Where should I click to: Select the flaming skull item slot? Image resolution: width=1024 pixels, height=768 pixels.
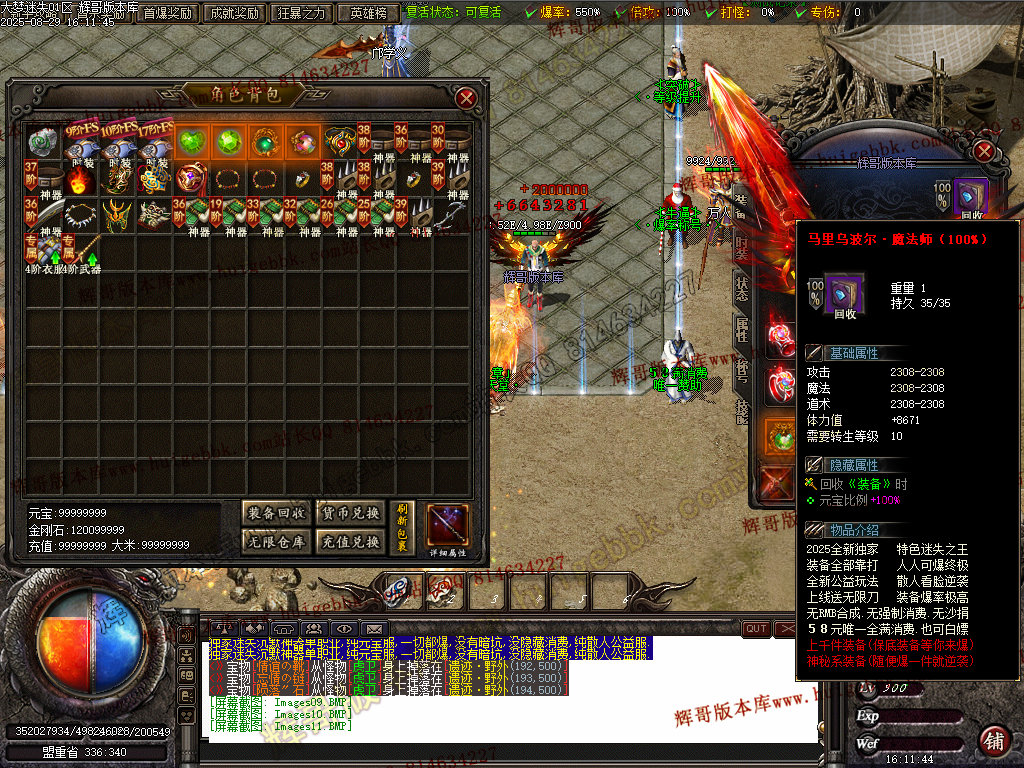(78, 180)
